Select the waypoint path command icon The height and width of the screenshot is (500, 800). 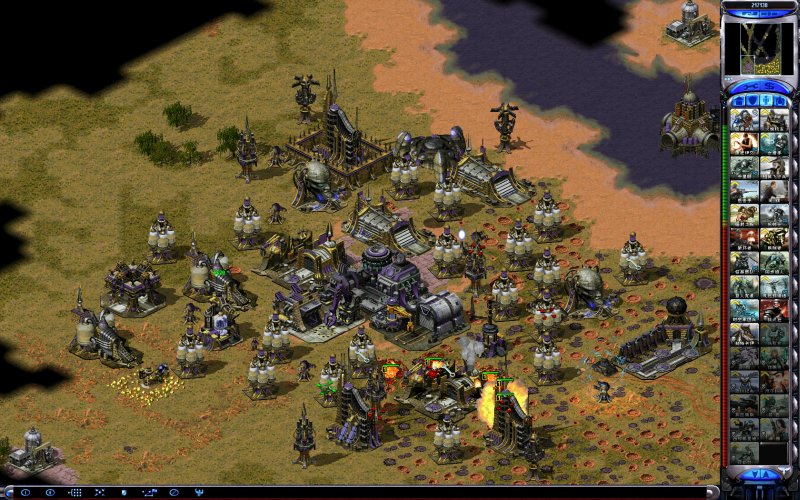149,493
